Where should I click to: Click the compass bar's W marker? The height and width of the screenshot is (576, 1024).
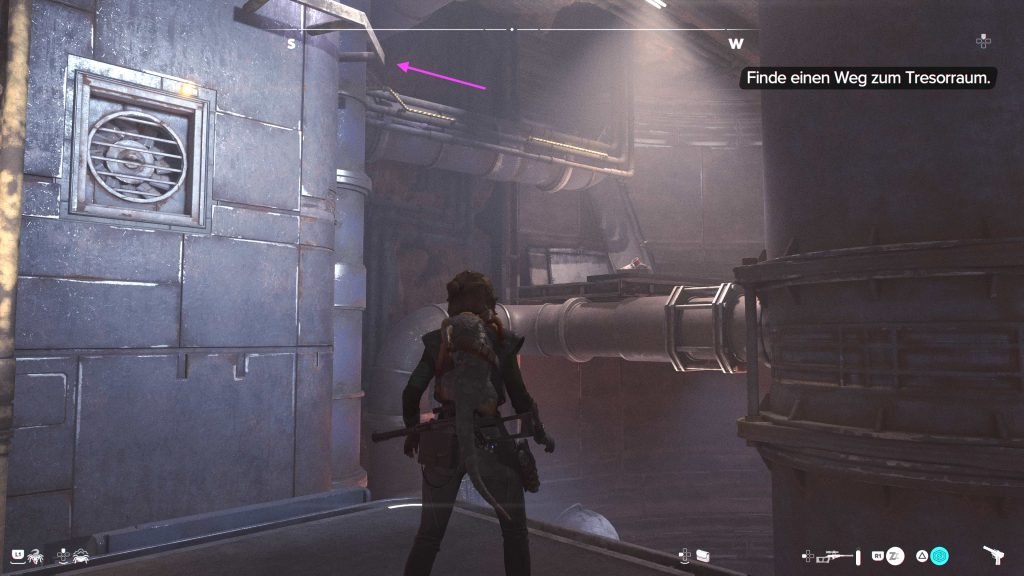736,43
